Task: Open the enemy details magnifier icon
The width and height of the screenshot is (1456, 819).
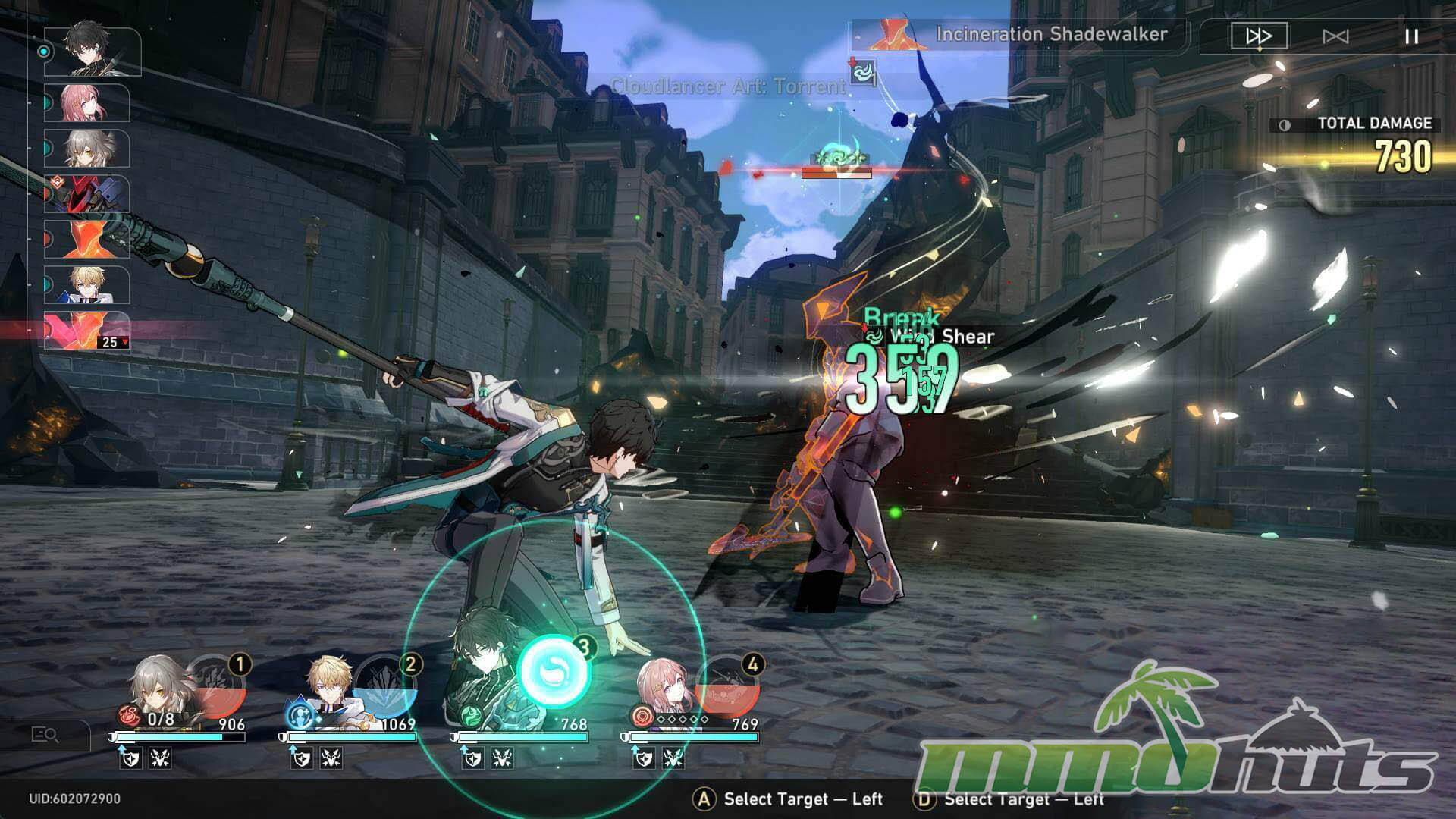Action: pyautogui.click(x=45, y=735)
